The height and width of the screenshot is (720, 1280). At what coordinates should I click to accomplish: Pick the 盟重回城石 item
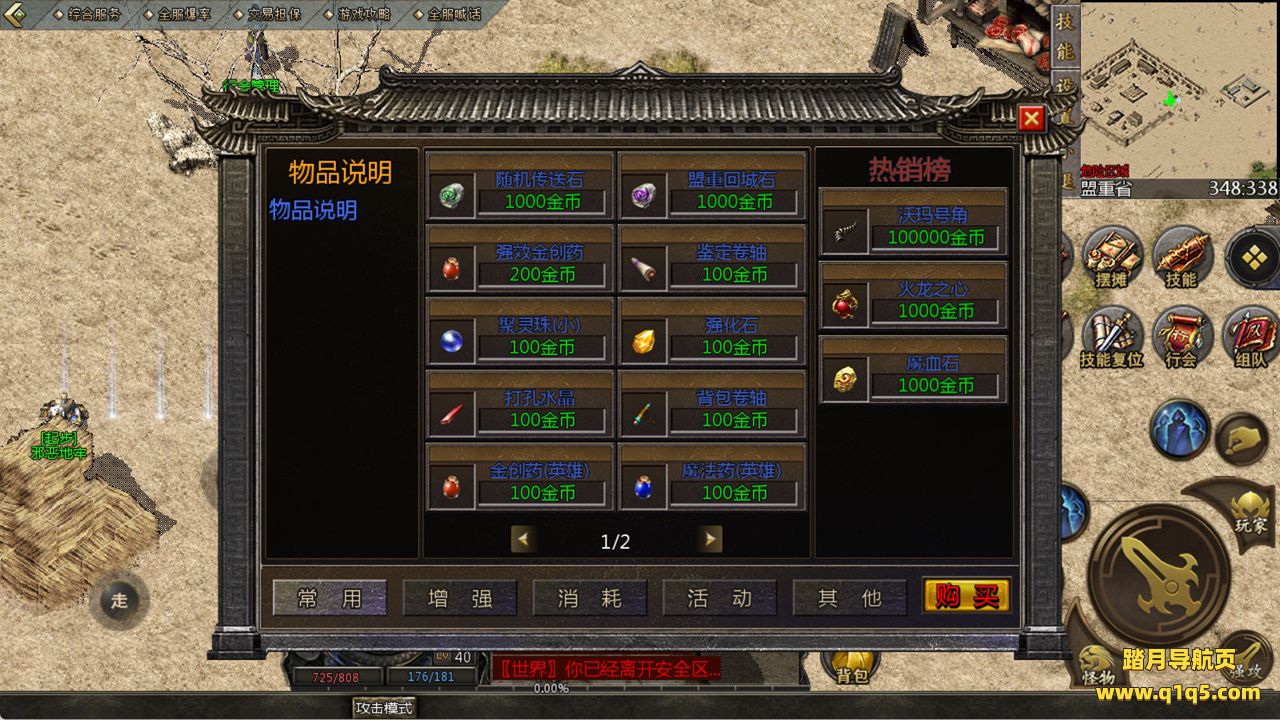coord(712,187)
